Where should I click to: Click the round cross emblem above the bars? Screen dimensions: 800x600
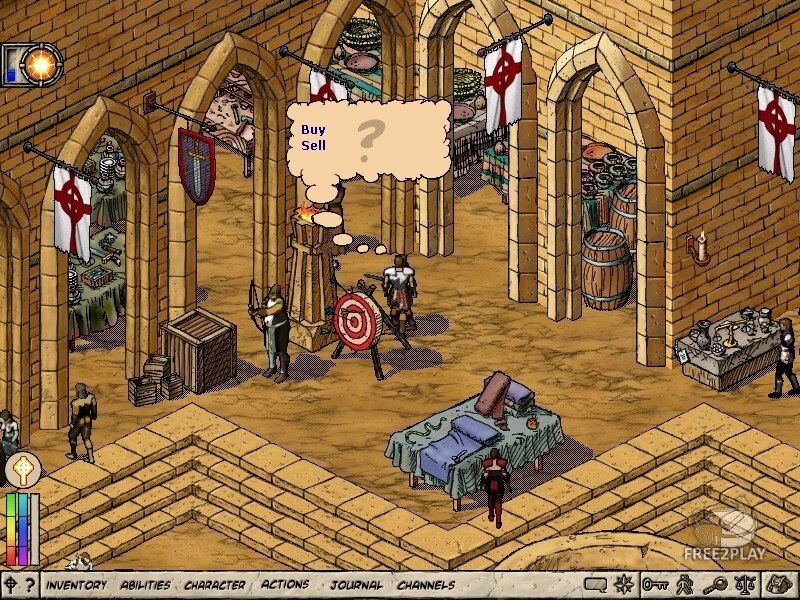(22, 469)
